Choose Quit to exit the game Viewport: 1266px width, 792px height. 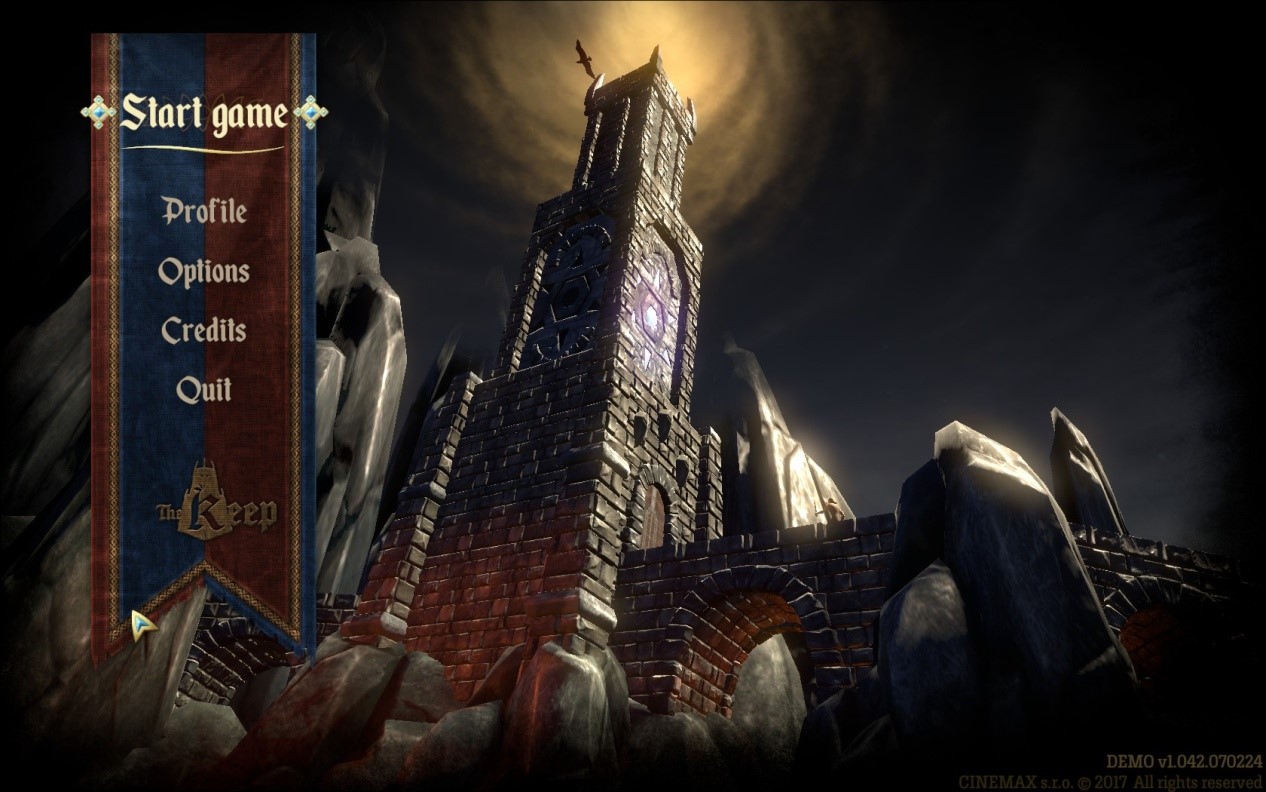click(x=204, y=389)
